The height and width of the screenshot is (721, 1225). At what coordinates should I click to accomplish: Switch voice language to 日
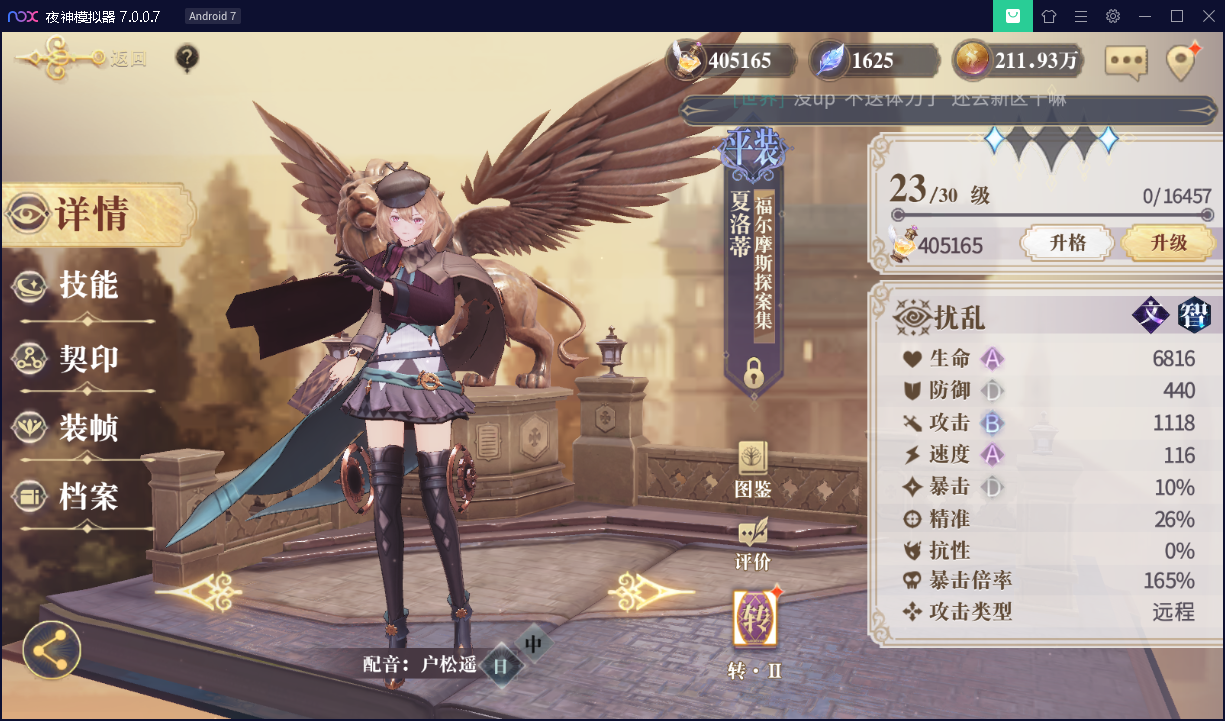(x=500, y=666)
